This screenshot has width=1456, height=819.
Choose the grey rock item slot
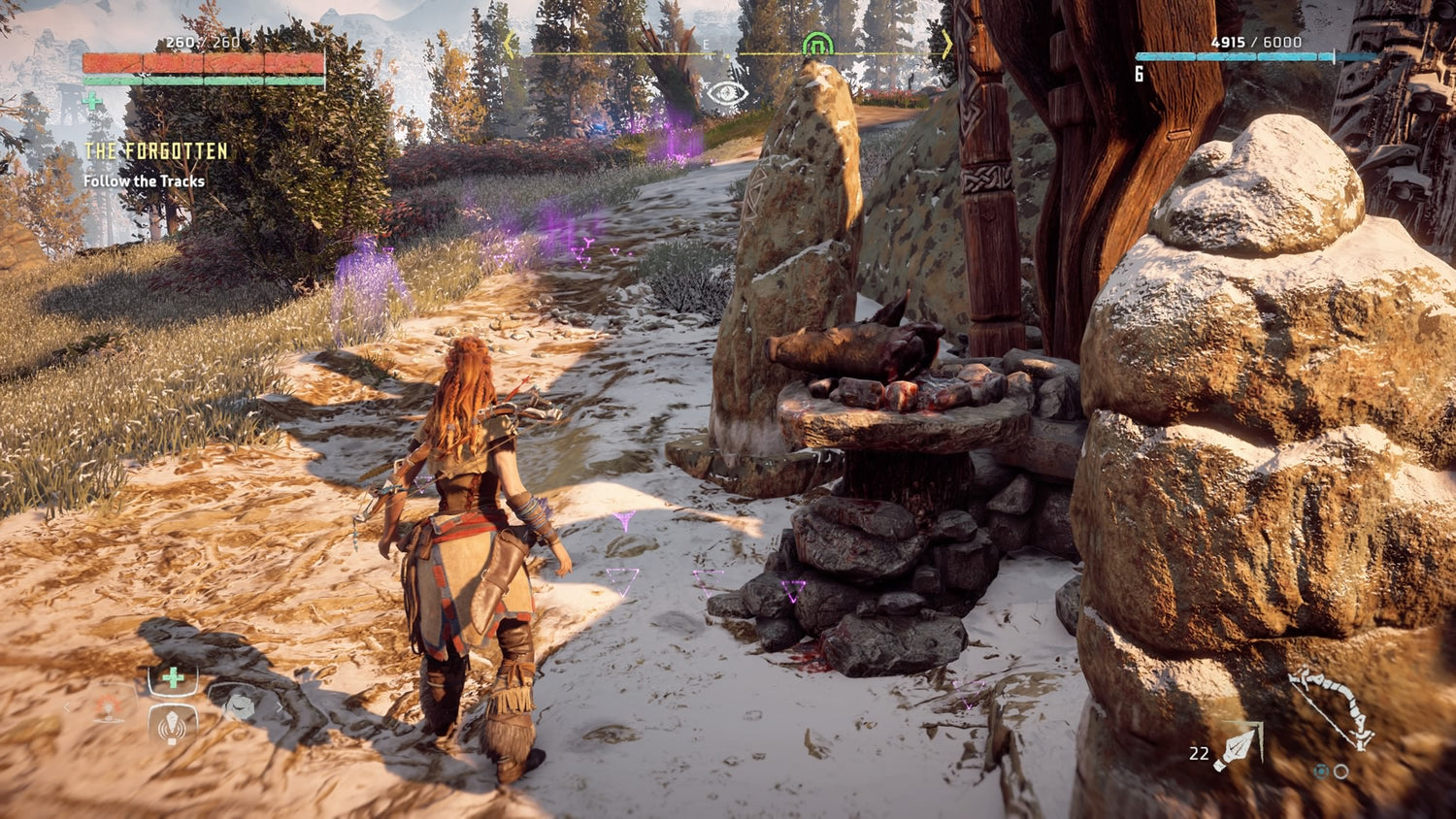238,706
